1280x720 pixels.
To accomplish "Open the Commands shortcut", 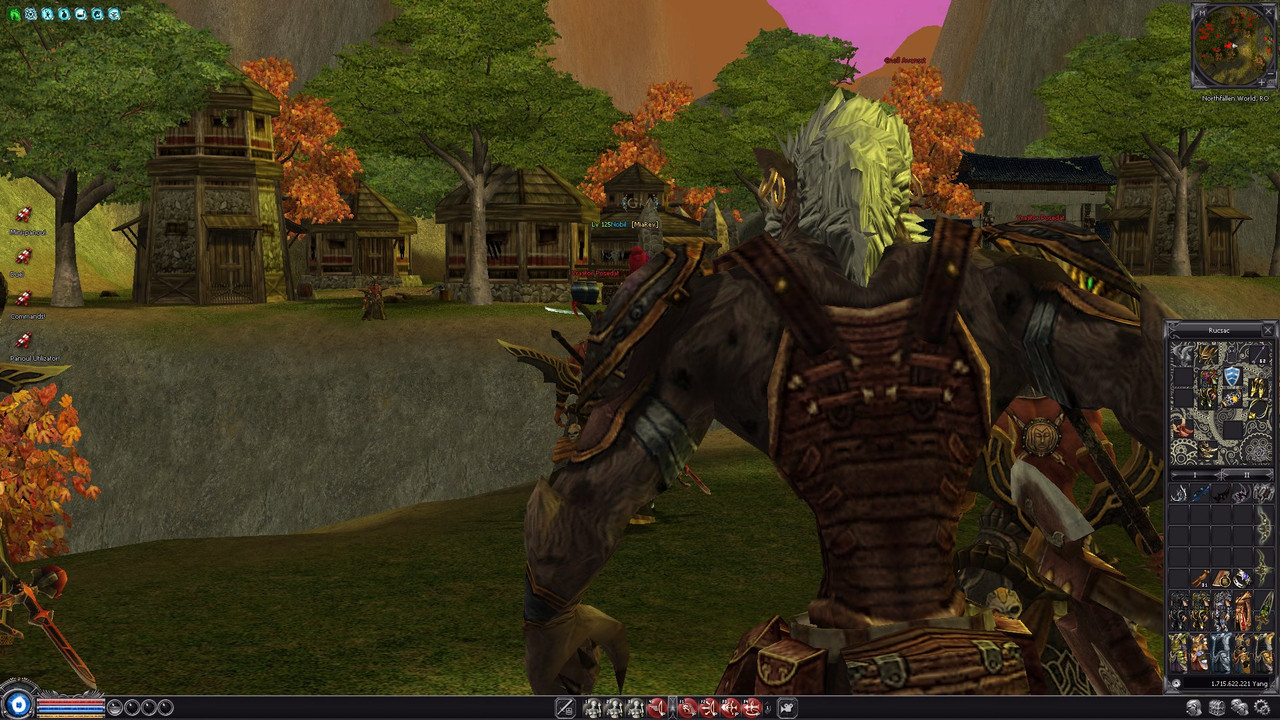I will (24, 300).
